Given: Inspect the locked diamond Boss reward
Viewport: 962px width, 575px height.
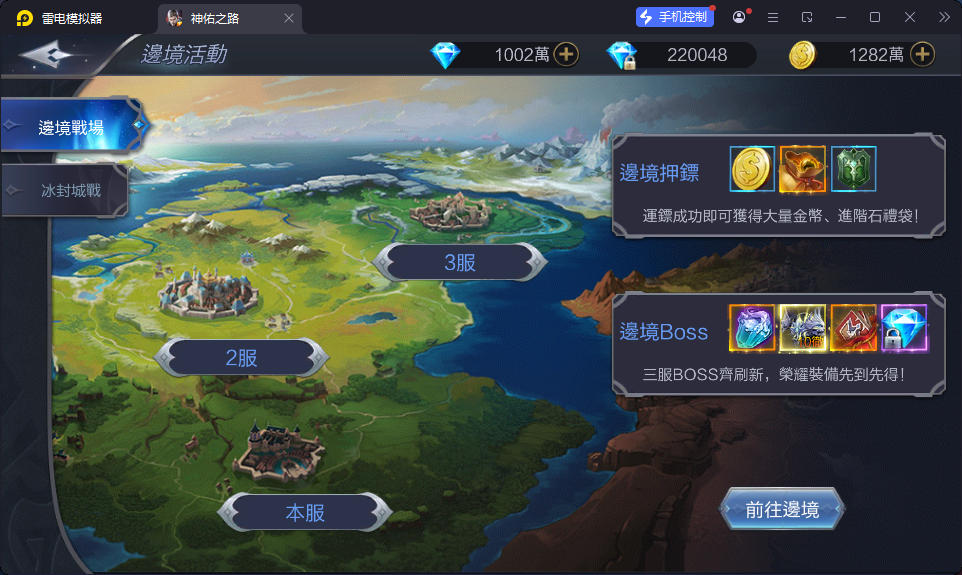Looking at the screenshot, I should click(x=904, y=328).
